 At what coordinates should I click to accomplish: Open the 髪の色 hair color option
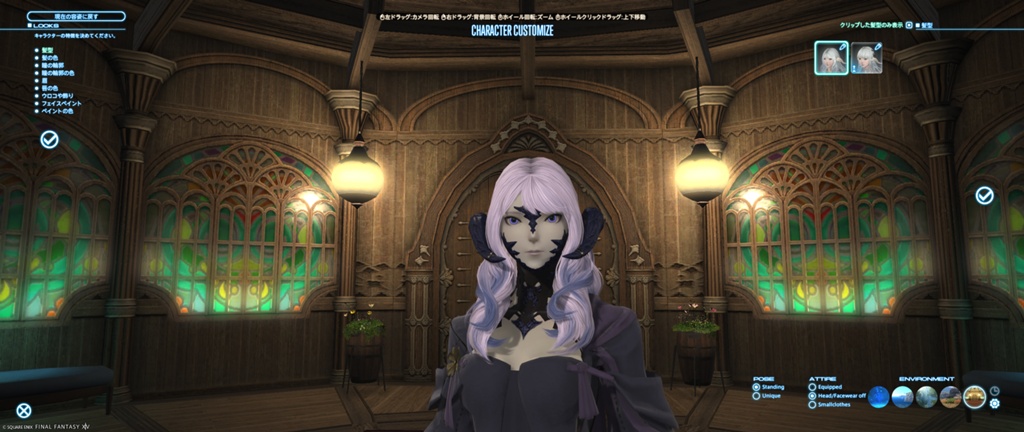coord(49,58)
